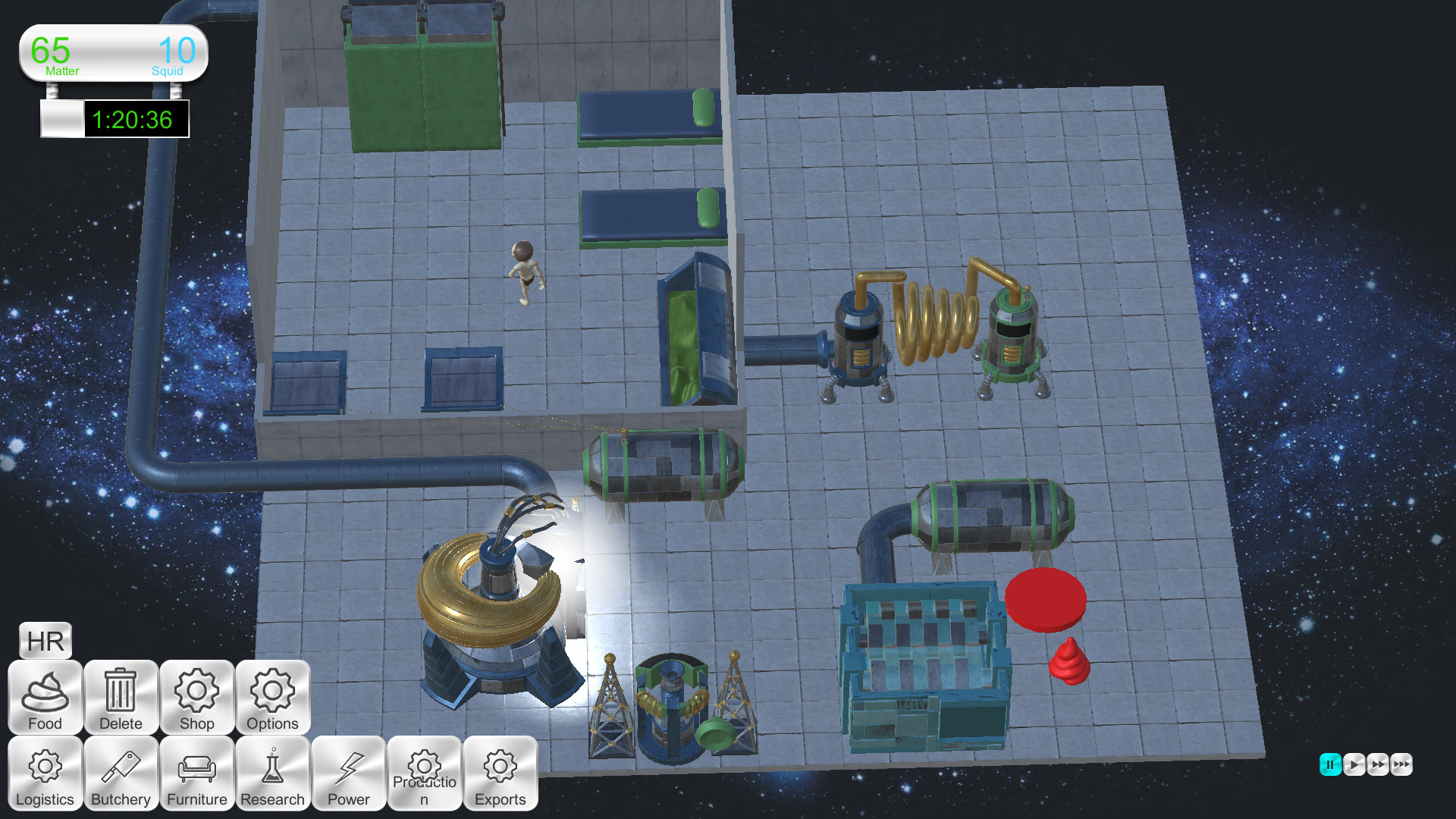Select the Delete tool
Image resolution: width=1456 pixels, height=819 pixels.
[121, 698]
